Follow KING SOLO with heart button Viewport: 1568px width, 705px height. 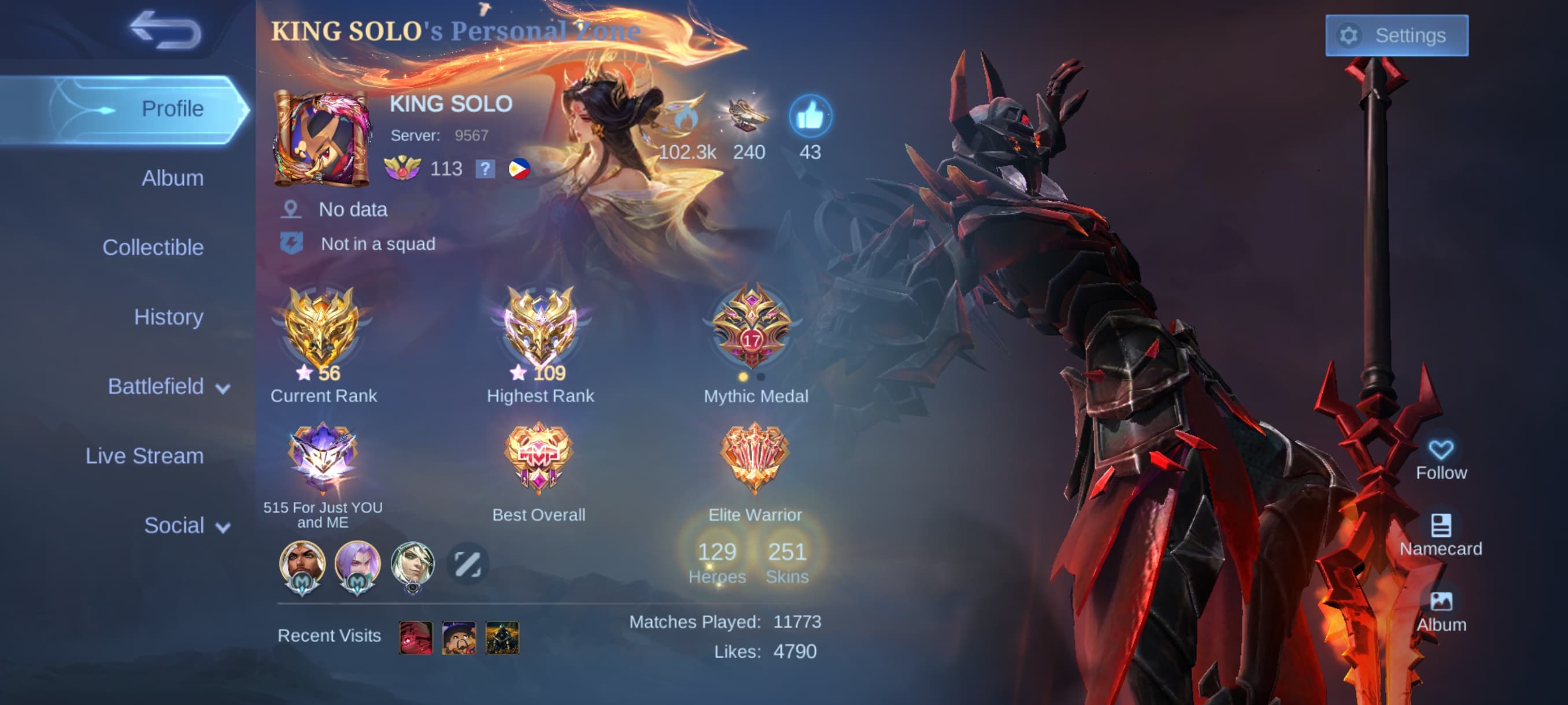click(x=1440, y=458)
